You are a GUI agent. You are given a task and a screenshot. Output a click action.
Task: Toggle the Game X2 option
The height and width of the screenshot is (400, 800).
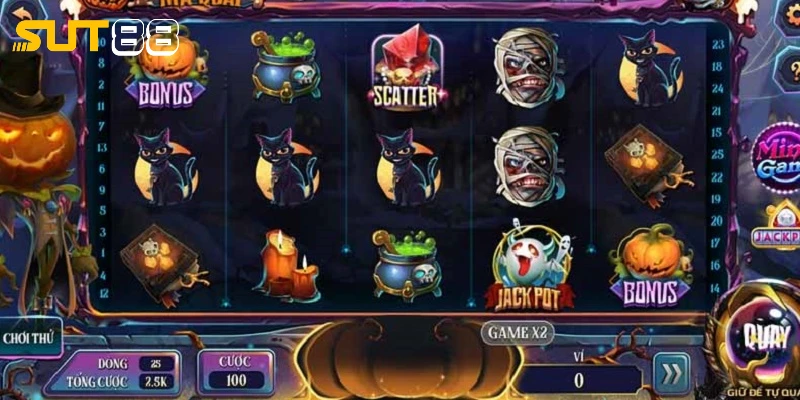[518, 330]
